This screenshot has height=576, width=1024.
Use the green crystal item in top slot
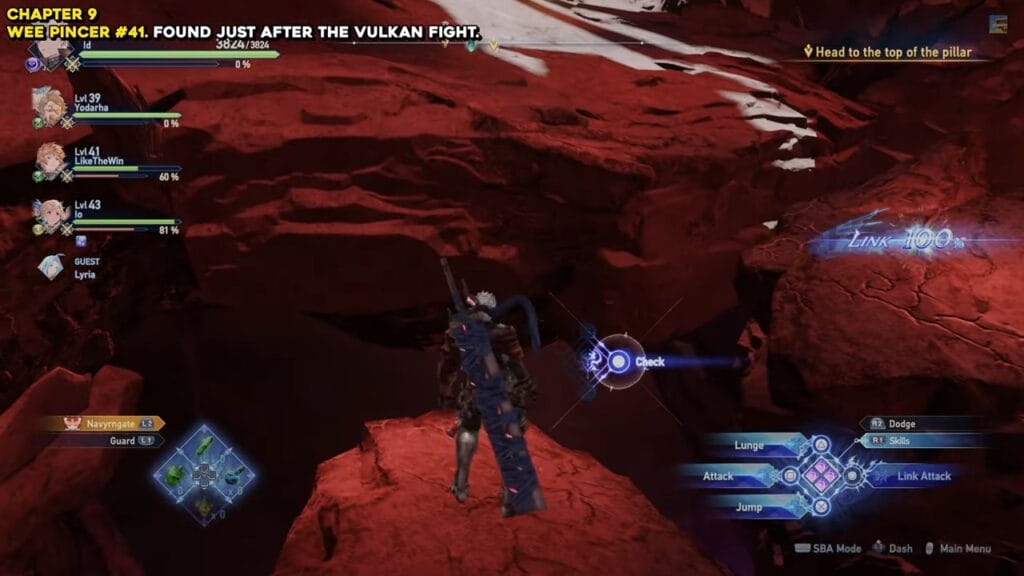coord(204,446)
